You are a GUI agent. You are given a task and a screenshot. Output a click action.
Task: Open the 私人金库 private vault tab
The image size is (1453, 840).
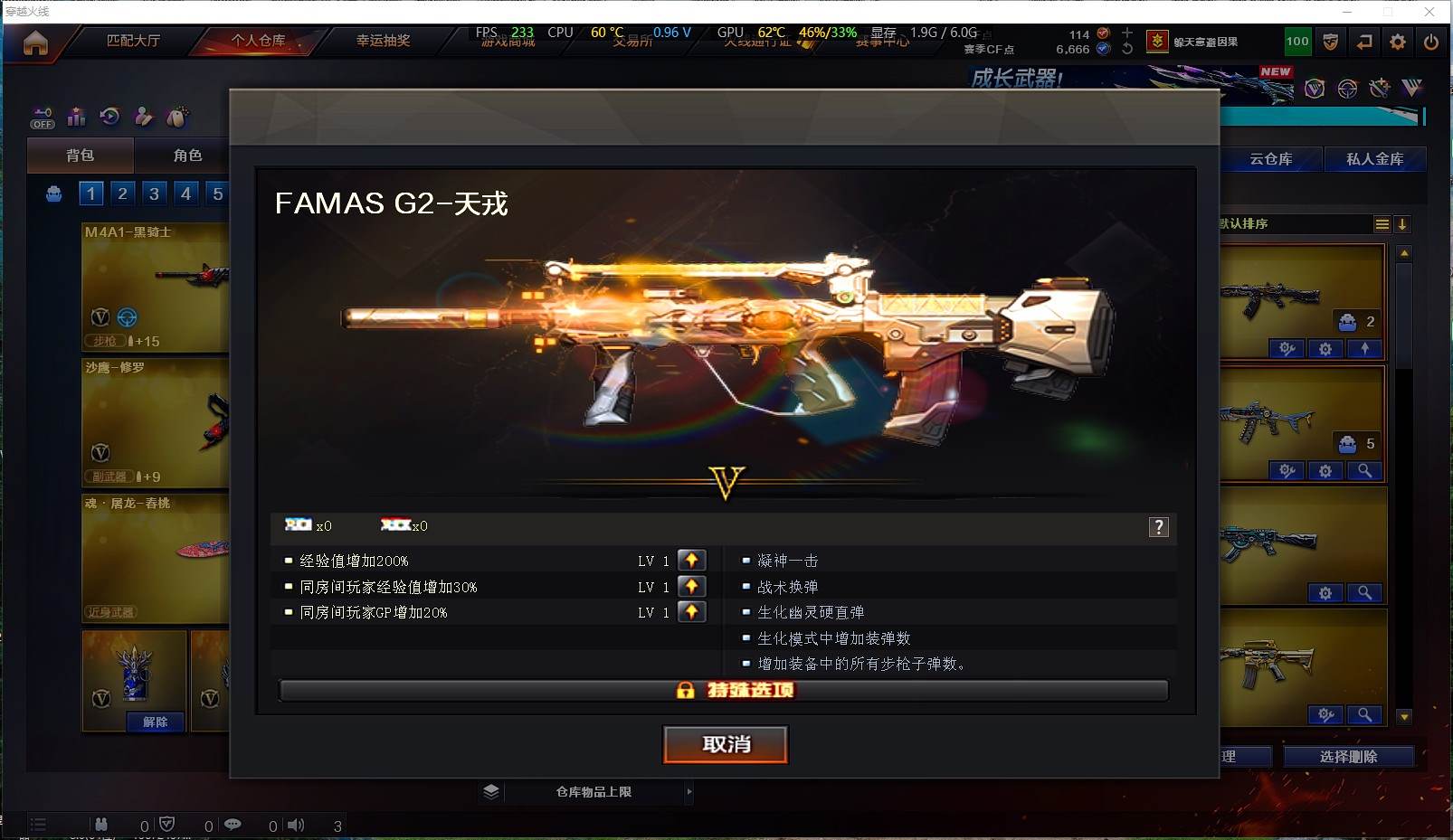click(x=1374, y=159)
